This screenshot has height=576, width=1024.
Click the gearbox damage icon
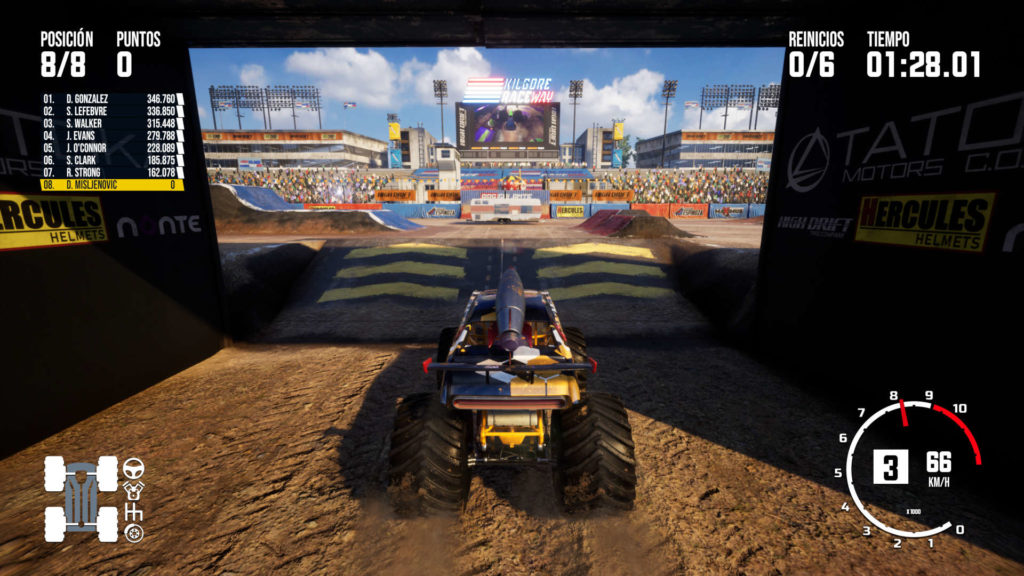133,512
